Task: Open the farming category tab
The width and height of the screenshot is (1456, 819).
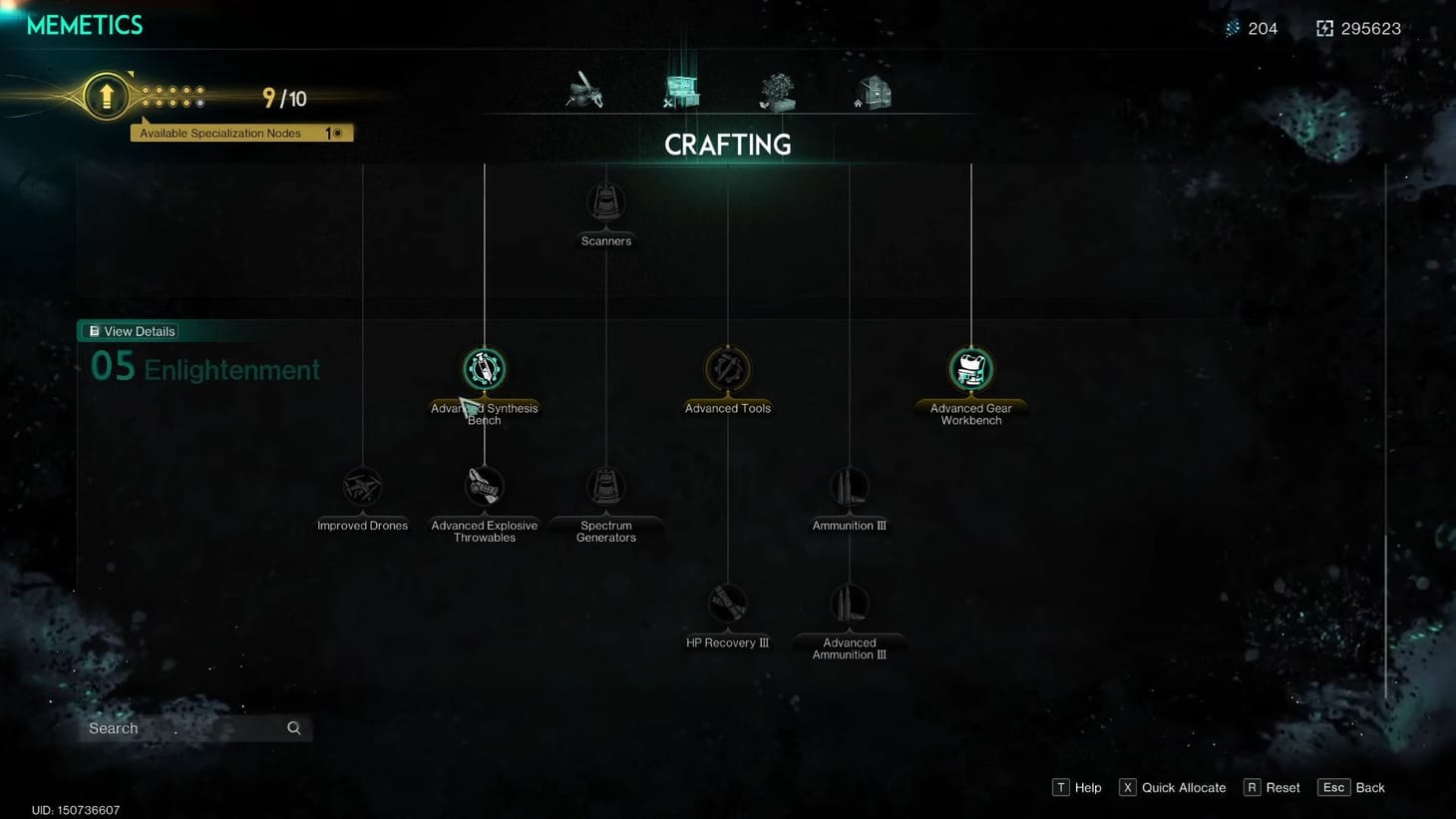Action: click(777, 90)
